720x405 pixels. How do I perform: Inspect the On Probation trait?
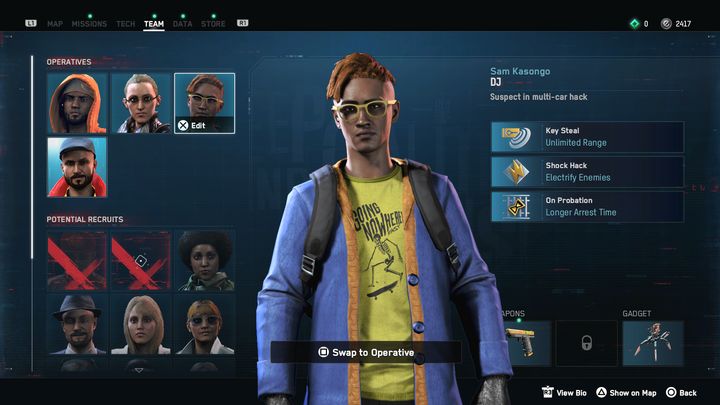coord(587,207)
